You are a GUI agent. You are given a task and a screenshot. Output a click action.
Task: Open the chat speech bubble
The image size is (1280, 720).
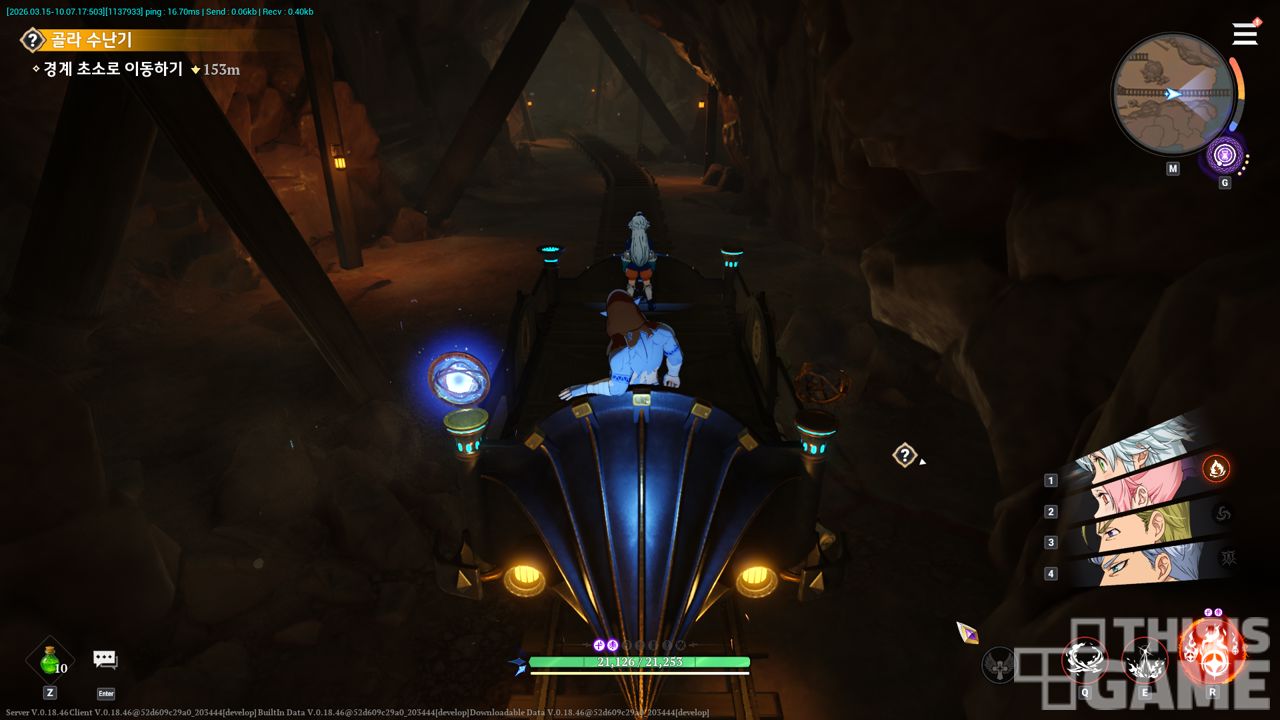point(105,659)
